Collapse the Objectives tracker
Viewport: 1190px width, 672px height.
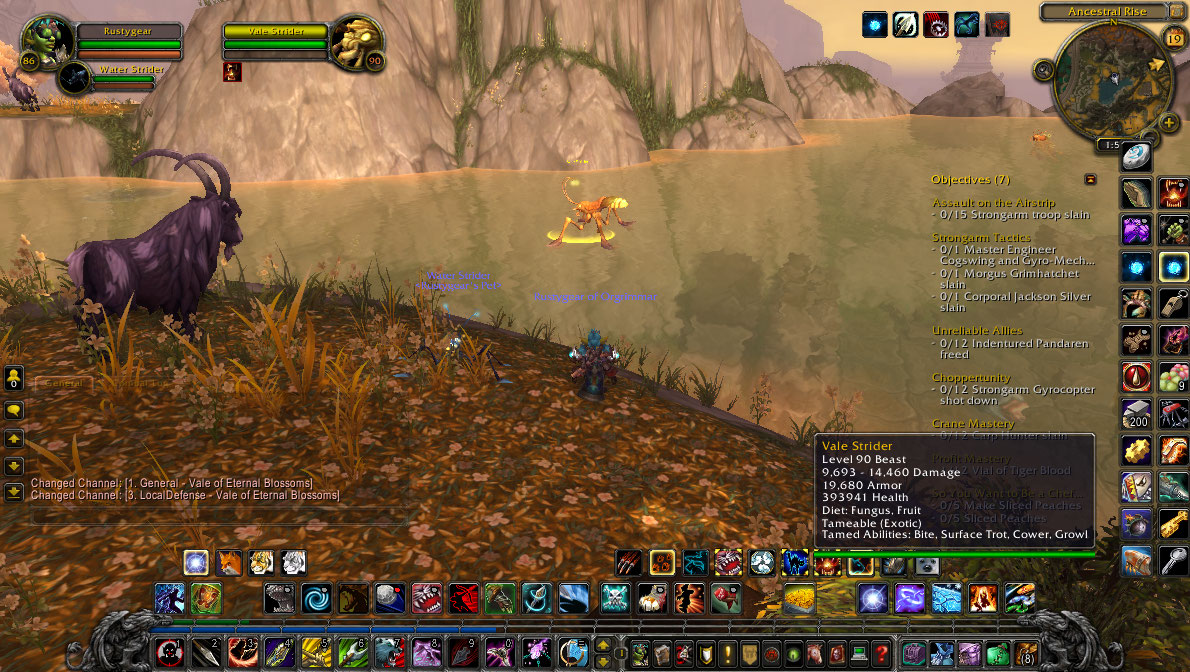tap(1090, 179)
